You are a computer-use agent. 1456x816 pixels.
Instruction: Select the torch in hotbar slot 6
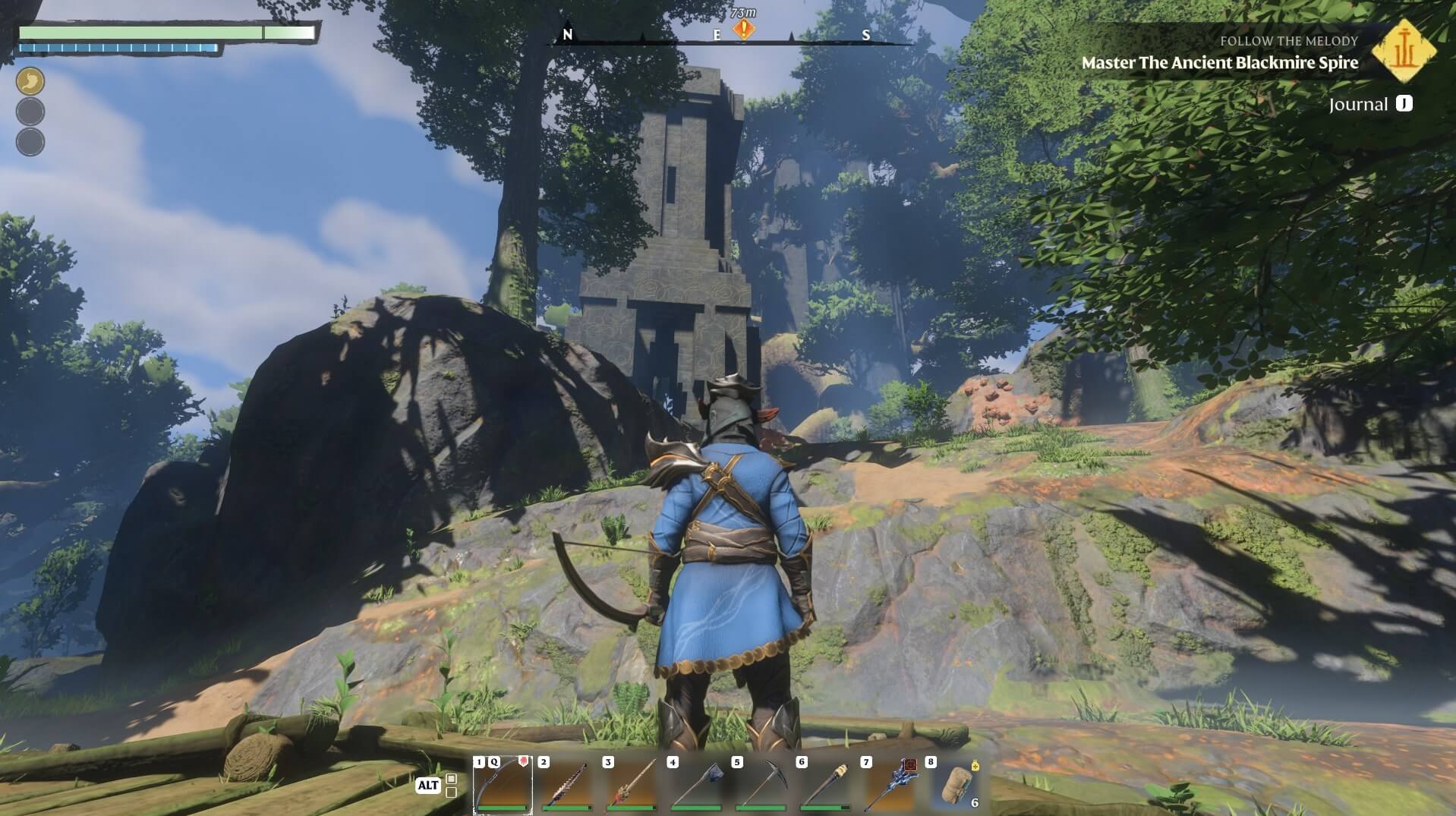(826, 785)
